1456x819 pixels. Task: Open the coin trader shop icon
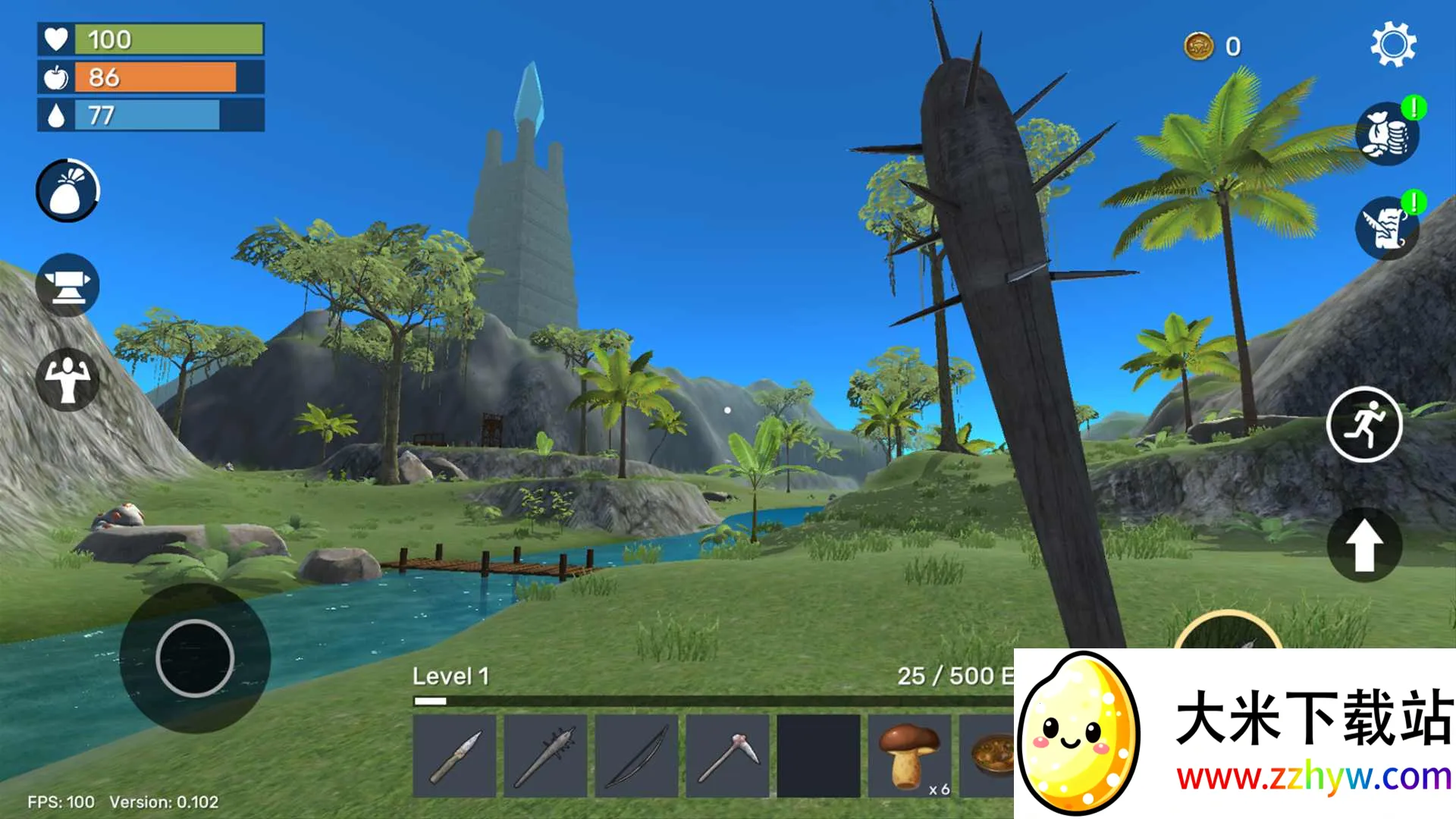[1387, 135]
